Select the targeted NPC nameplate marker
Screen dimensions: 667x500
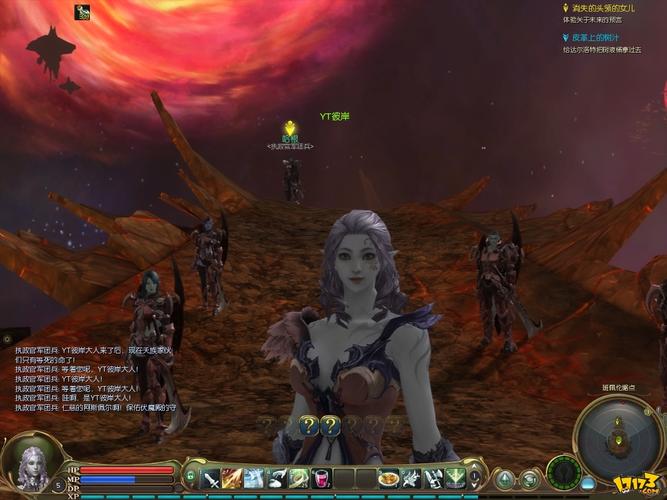(290, 130)
